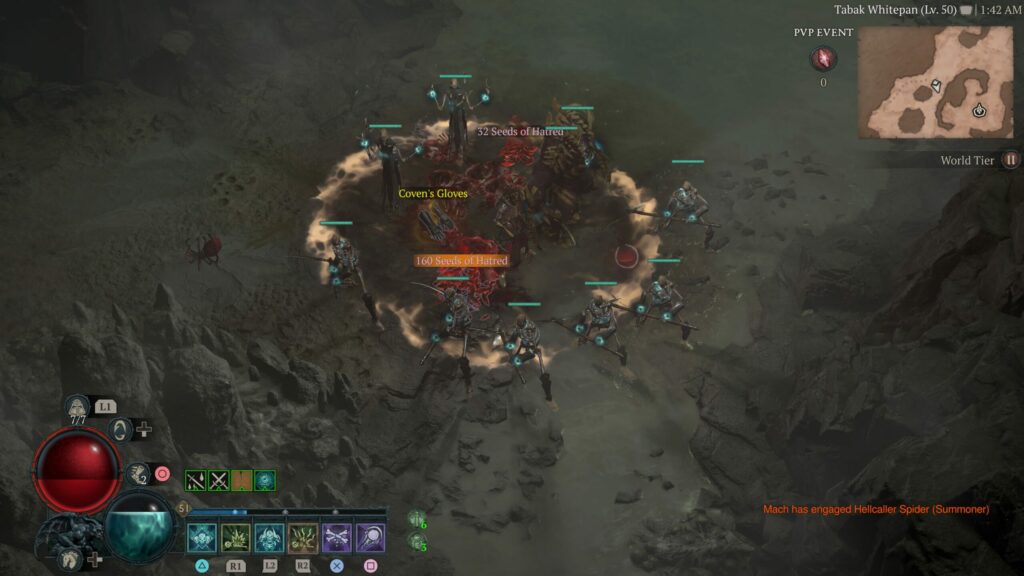Collect the 160 Seeds of Hatred label
Viewport: 1024px width, 576px height.
pos(462,261)
